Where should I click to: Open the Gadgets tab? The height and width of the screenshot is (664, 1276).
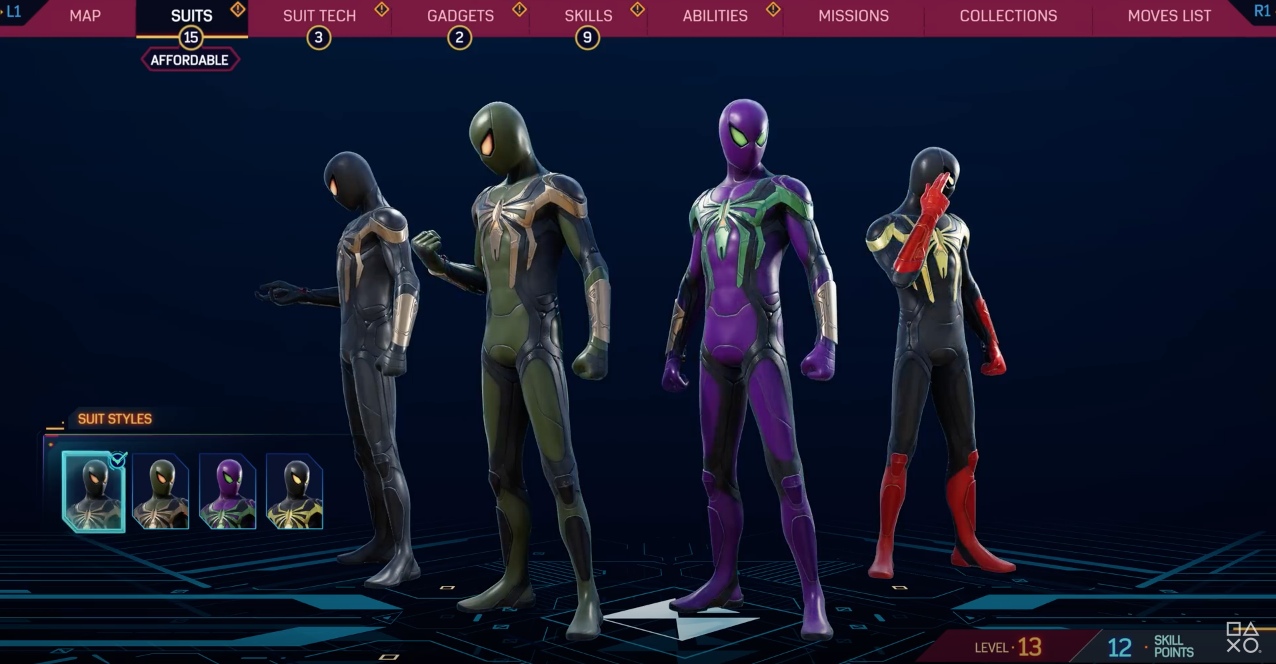[460, 16]
